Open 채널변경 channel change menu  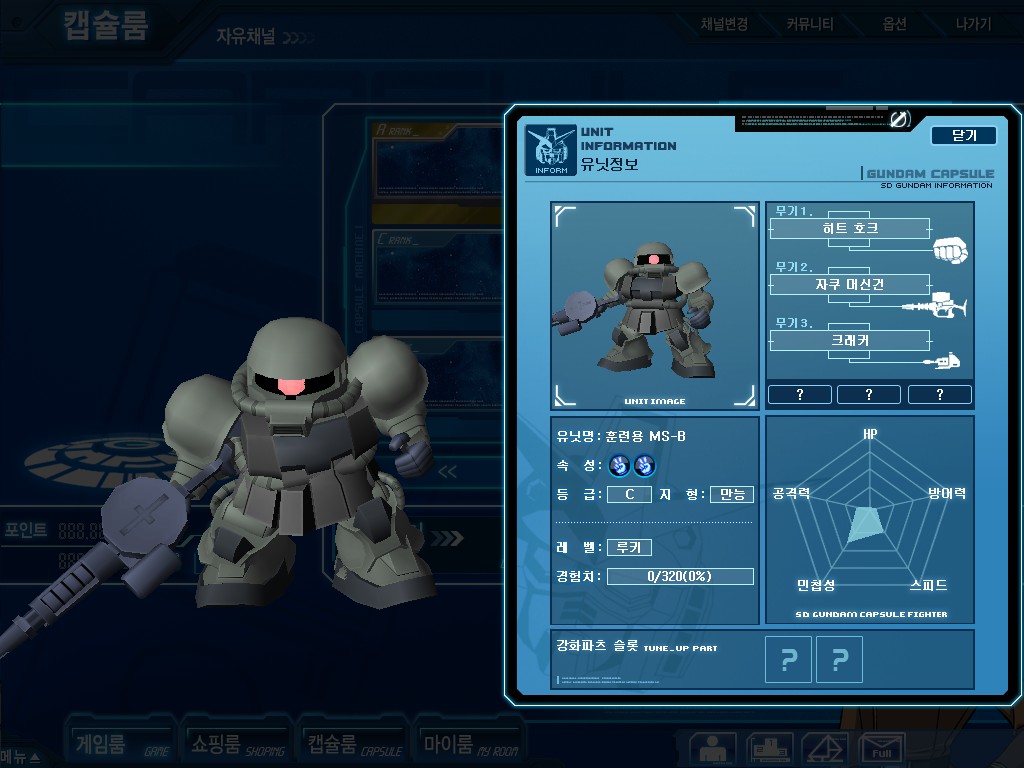point(724,24)
